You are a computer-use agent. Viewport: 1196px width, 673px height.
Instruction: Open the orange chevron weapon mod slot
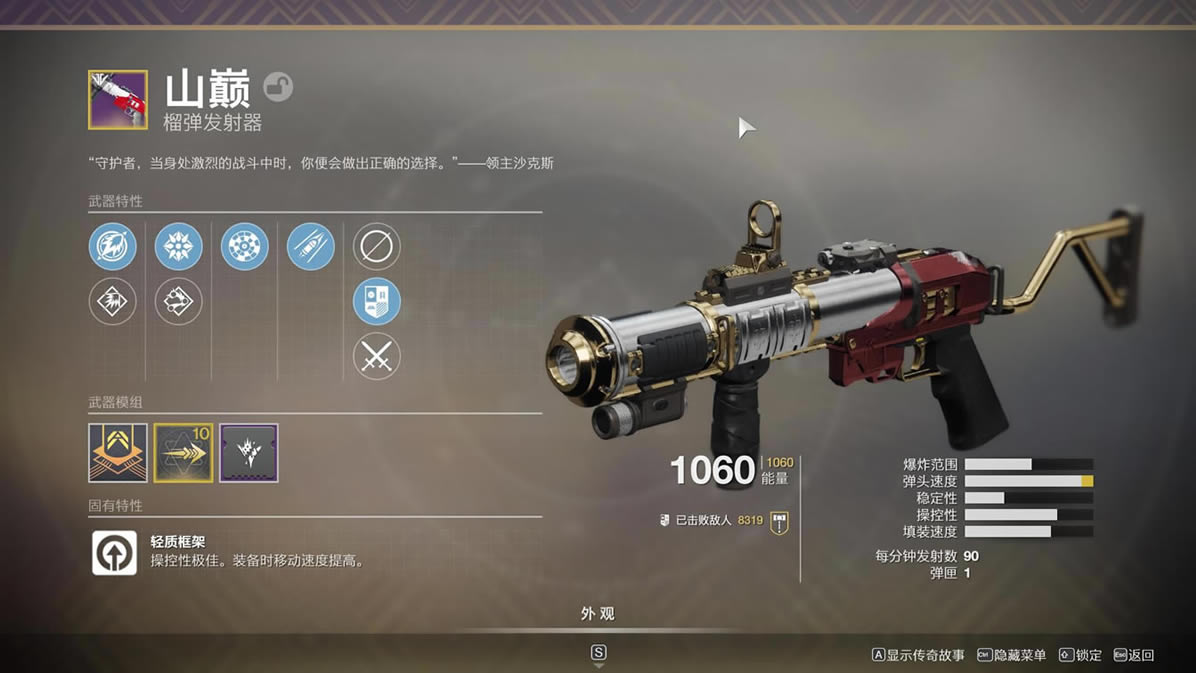pos(118,453)
